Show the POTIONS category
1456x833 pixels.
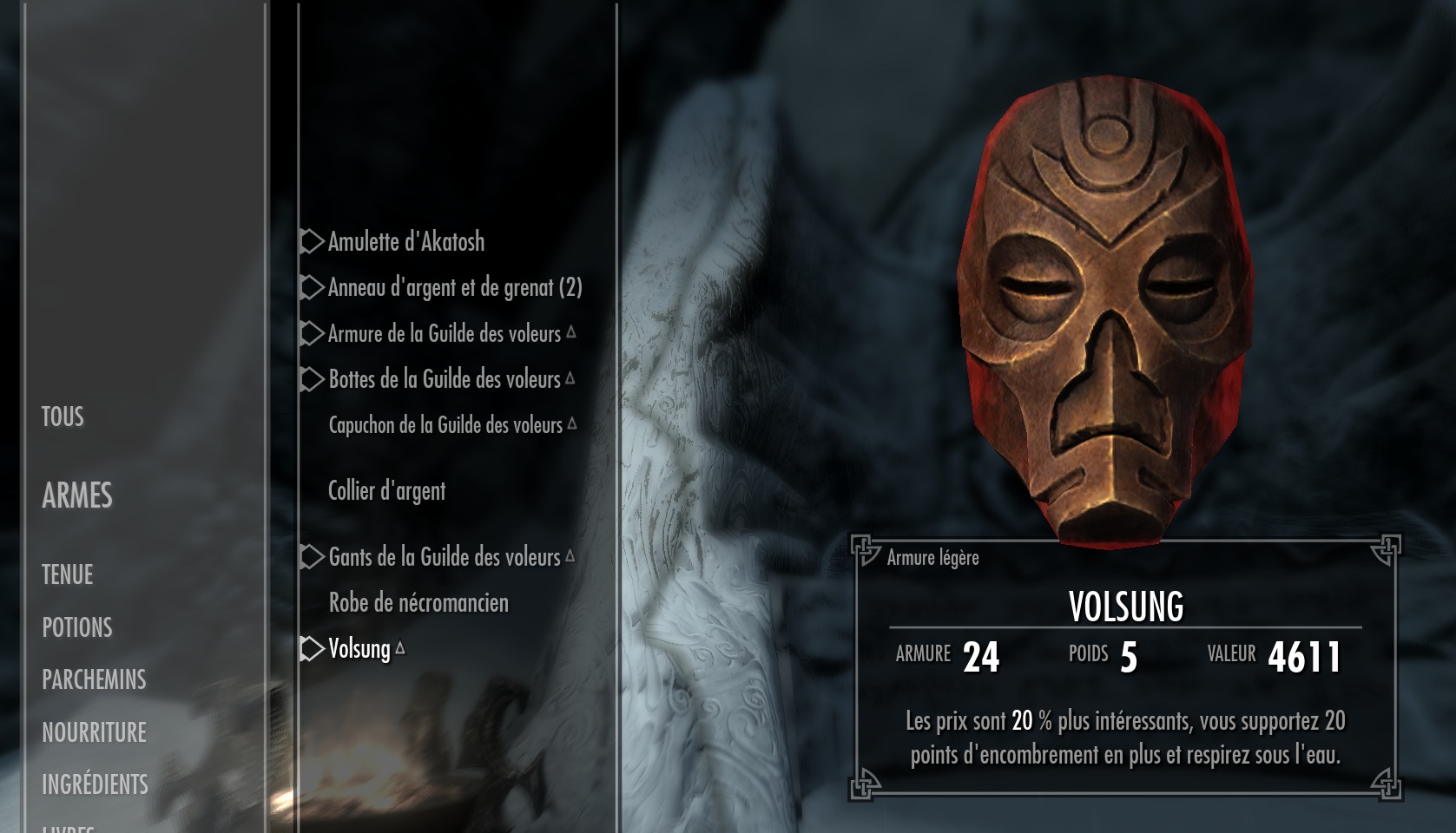77,627
